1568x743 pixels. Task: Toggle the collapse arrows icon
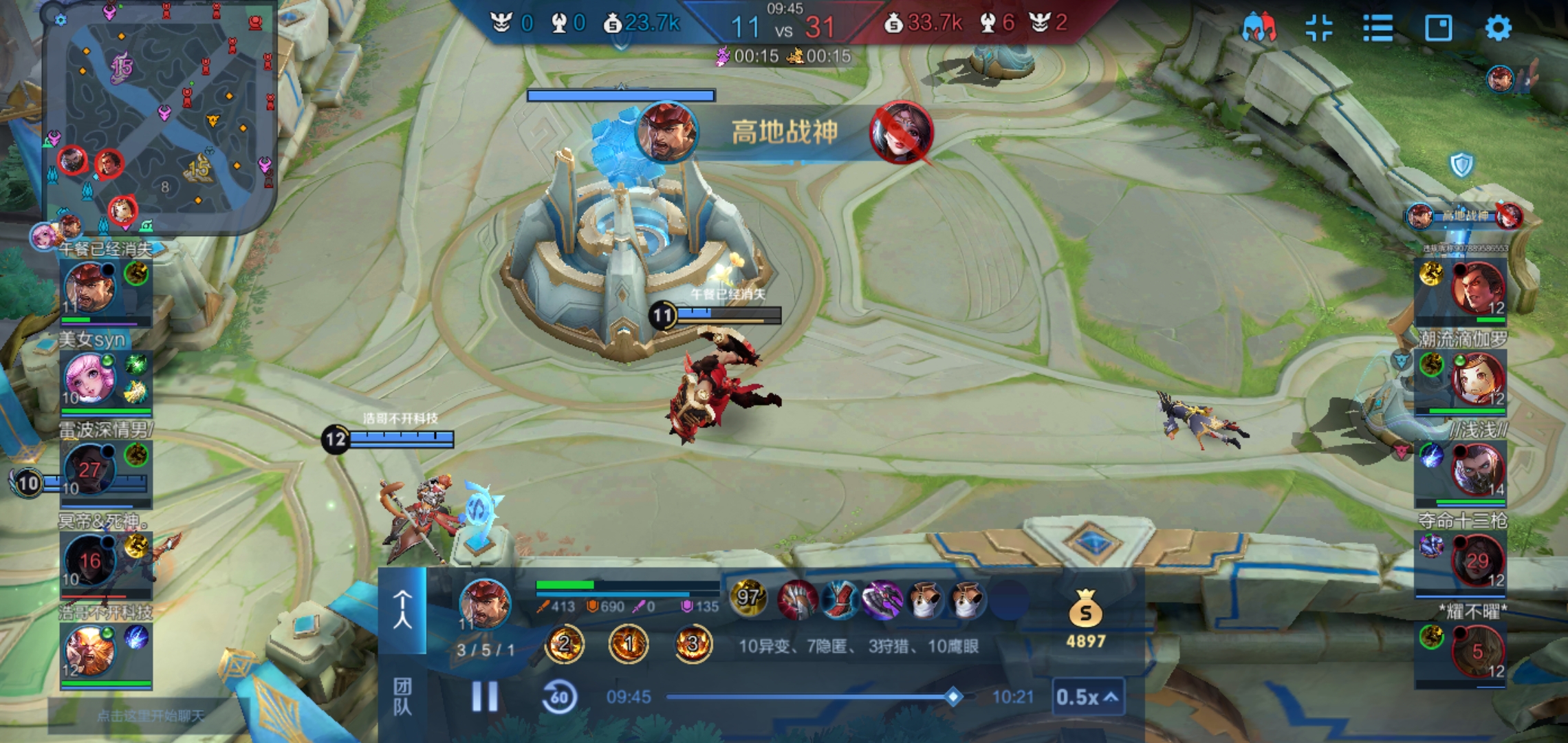click(1319, 28)
